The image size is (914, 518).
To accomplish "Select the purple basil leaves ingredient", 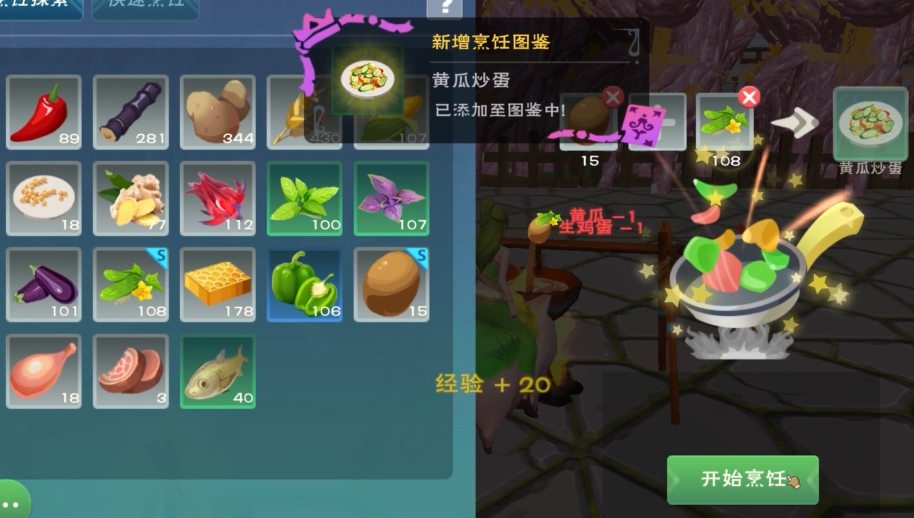I will [x=391, y=198].
